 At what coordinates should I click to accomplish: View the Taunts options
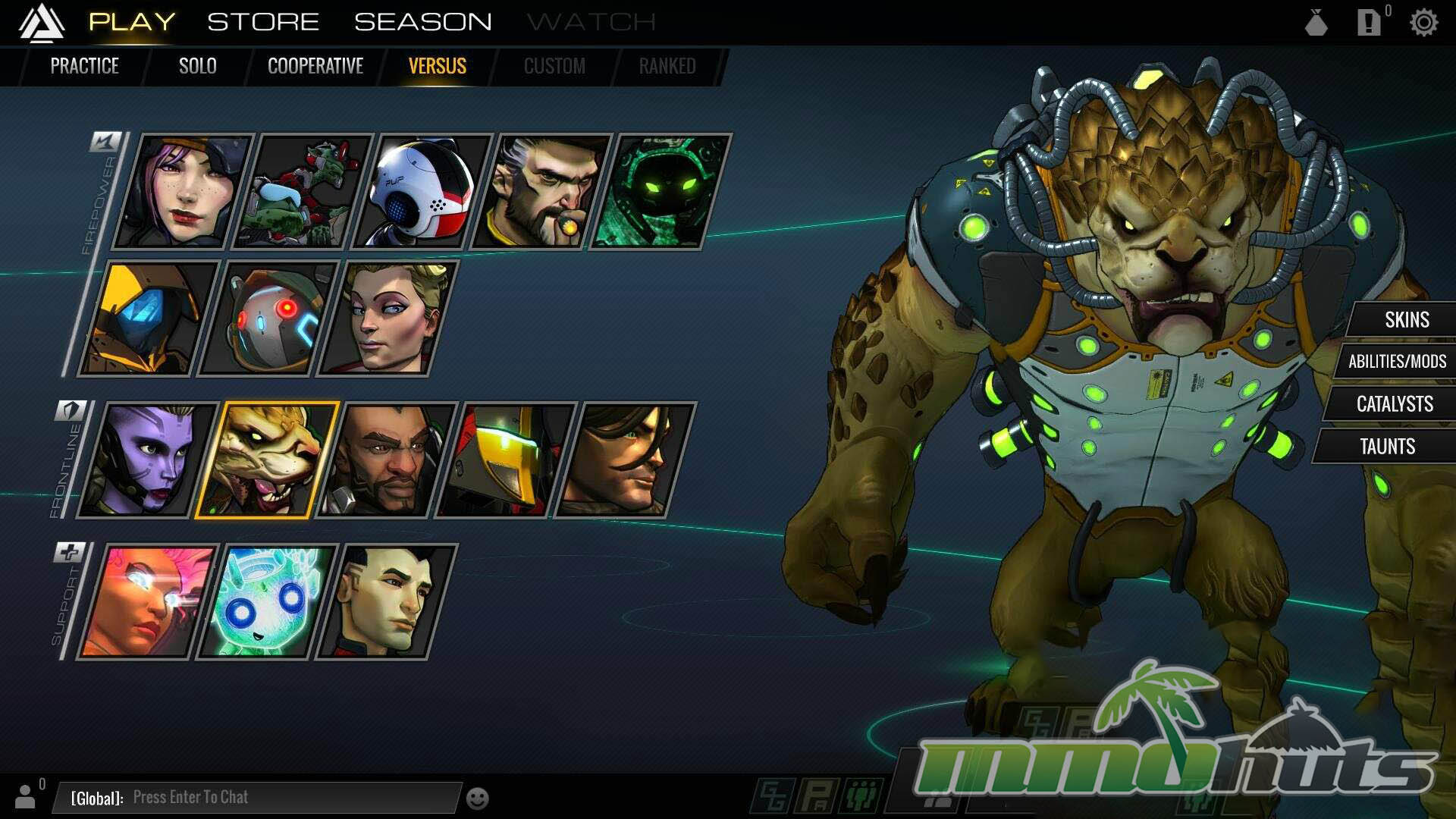click(x=1387, y=446)
